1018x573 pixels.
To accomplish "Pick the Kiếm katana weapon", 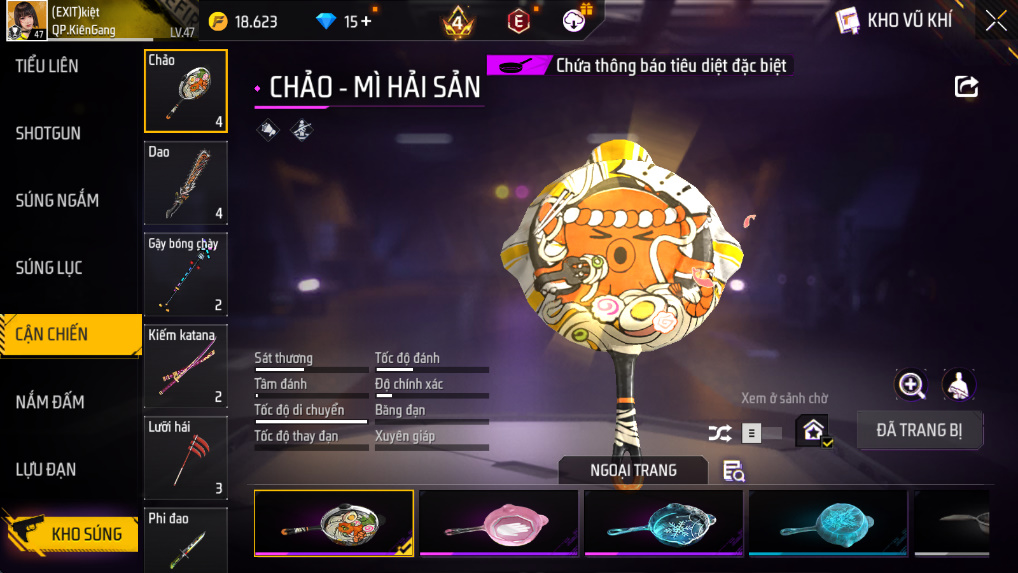I will click(186, 366).
